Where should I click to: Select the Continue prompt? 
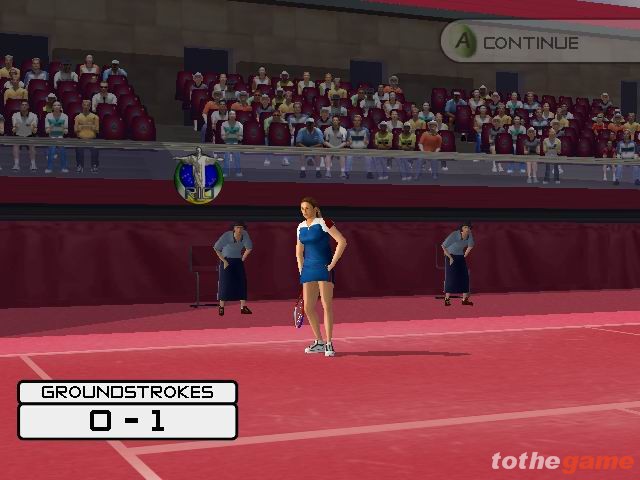517,43
